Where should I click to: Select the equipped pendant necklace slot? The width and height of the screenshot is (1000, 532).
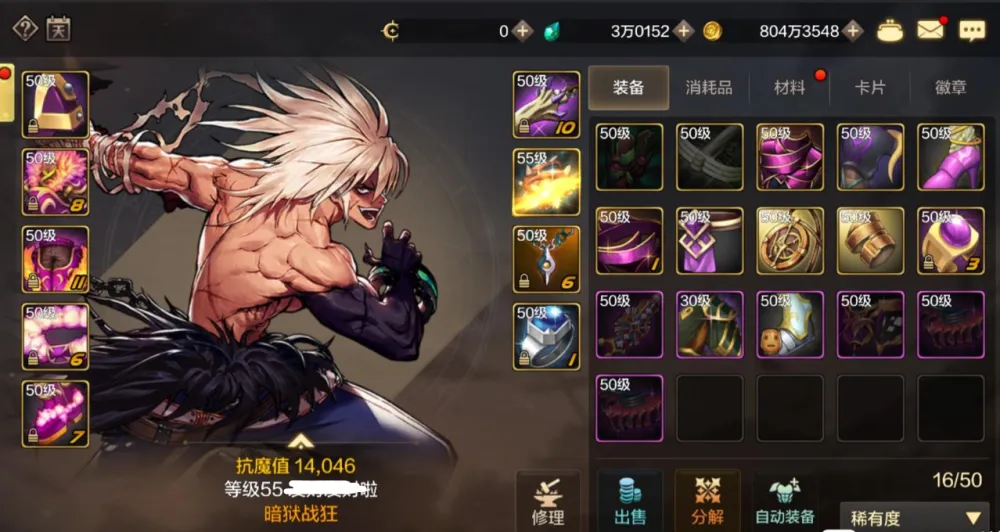546,259
